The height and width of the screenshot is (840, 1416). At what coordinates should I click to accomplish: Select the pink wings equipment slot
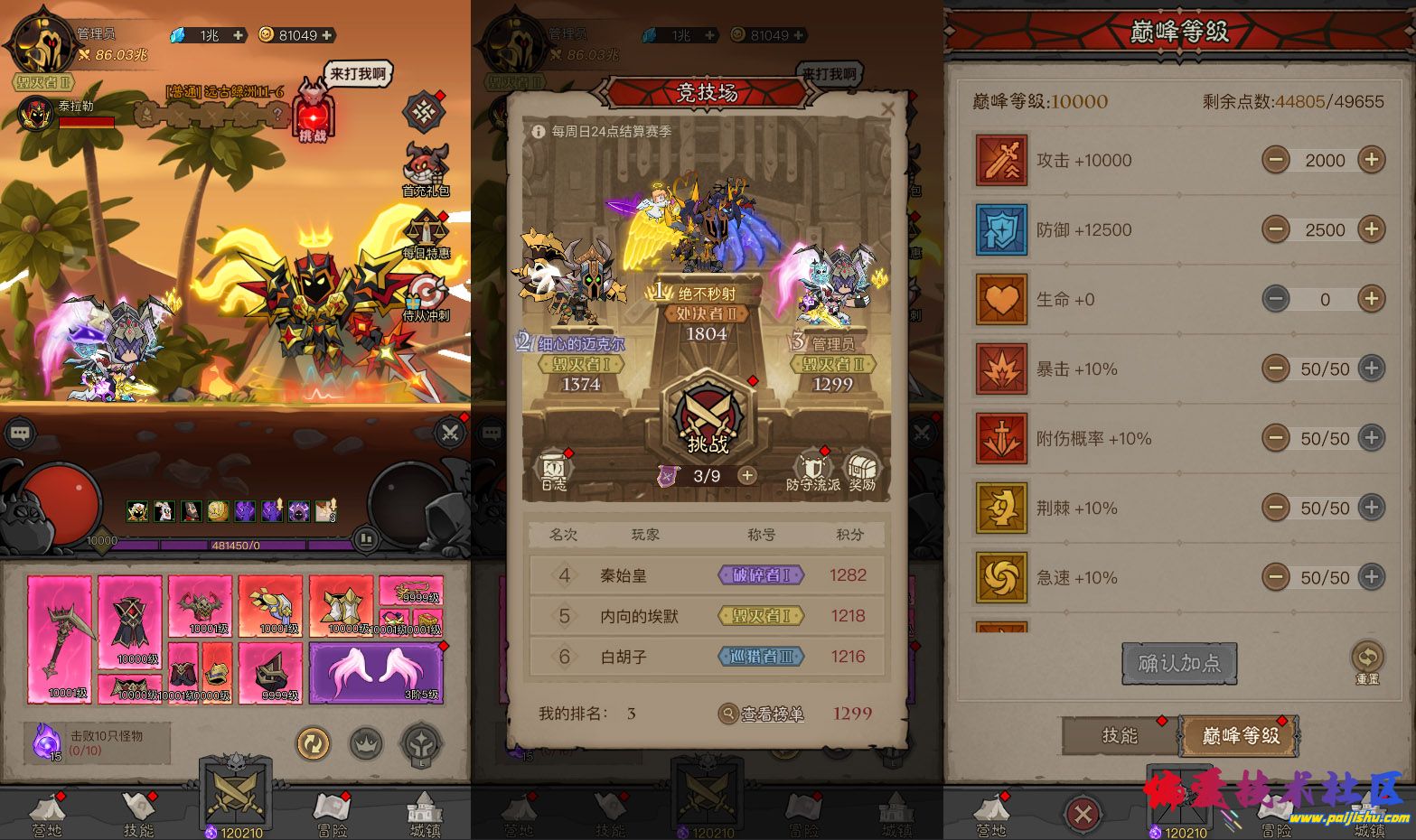[x=376, y=673]
